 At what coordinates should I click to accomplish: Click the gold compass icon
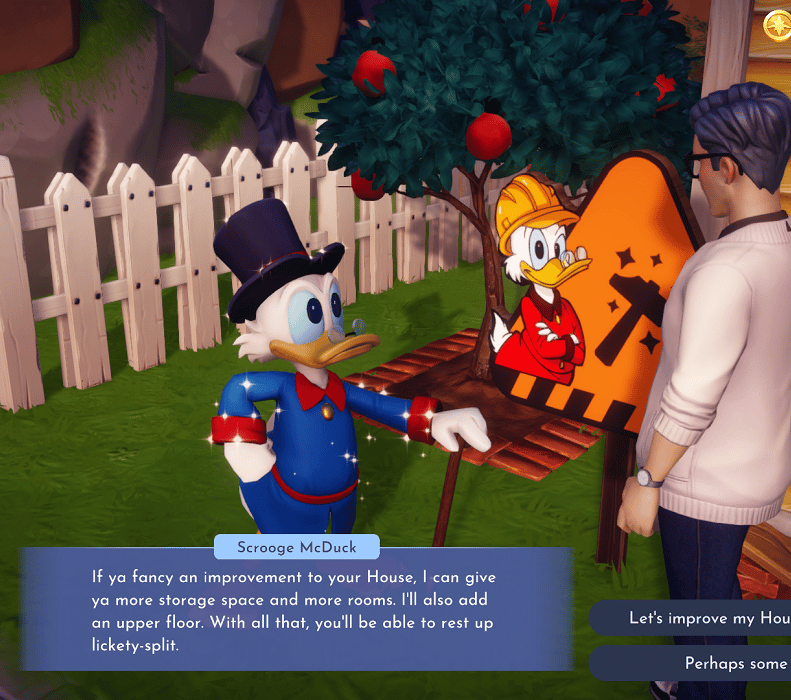pyautogui.click(x=779, y=25)
